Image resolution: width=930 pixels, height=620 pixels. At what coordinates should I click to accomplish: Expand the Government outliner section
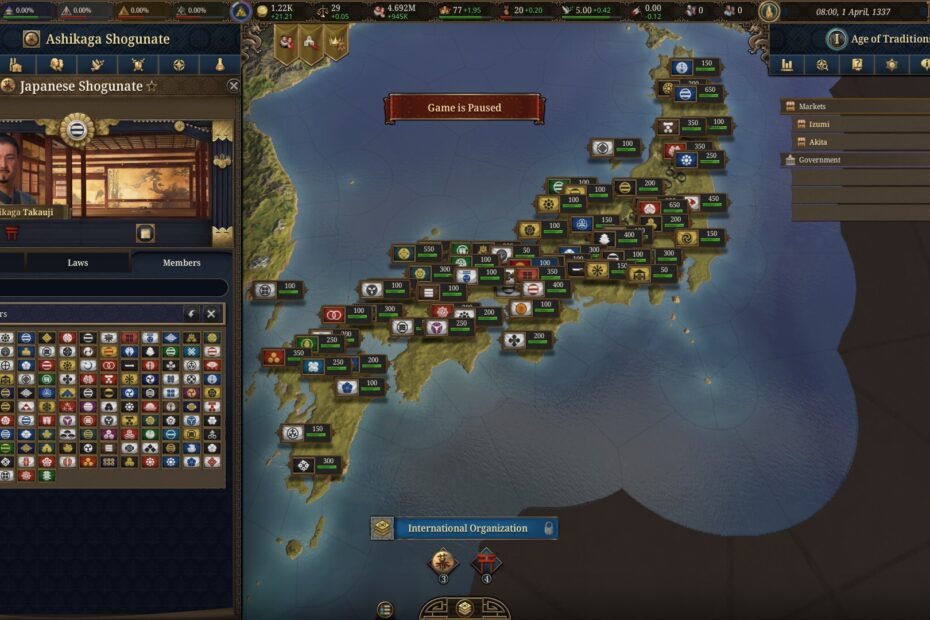(x=819, y=160)
